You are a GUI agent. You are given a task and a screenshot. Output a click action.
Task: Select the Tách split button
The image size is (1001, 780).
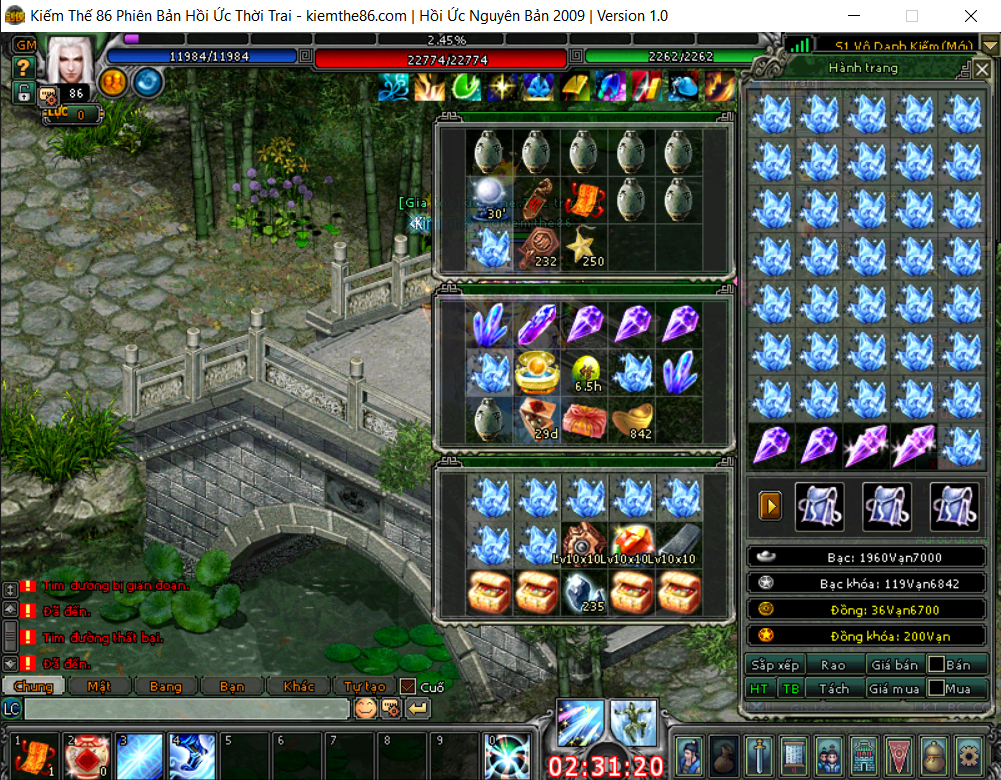pos(833,689)
